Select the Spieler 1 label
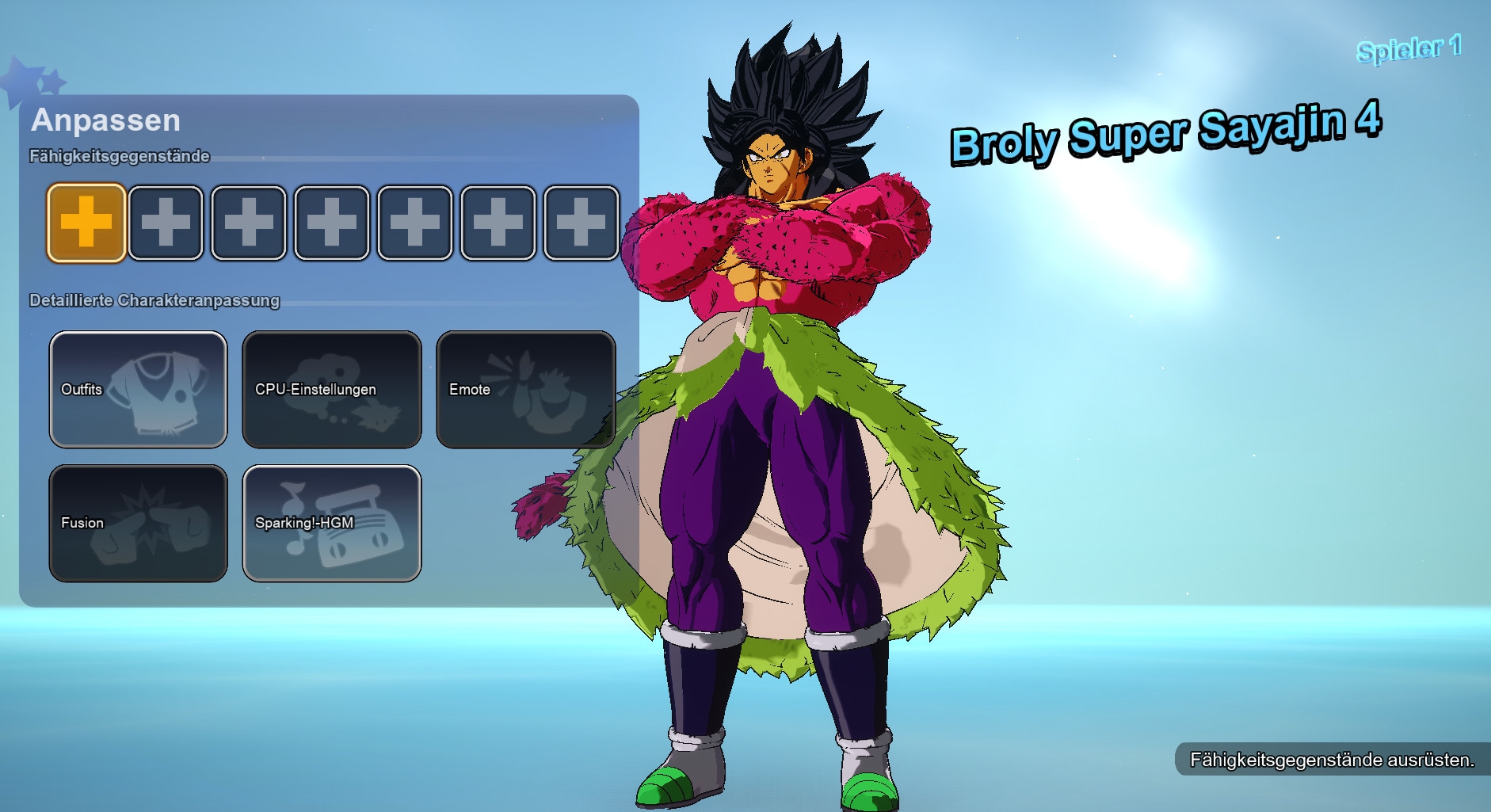This screenshot has width=1491, height=812. point(1409,49)
